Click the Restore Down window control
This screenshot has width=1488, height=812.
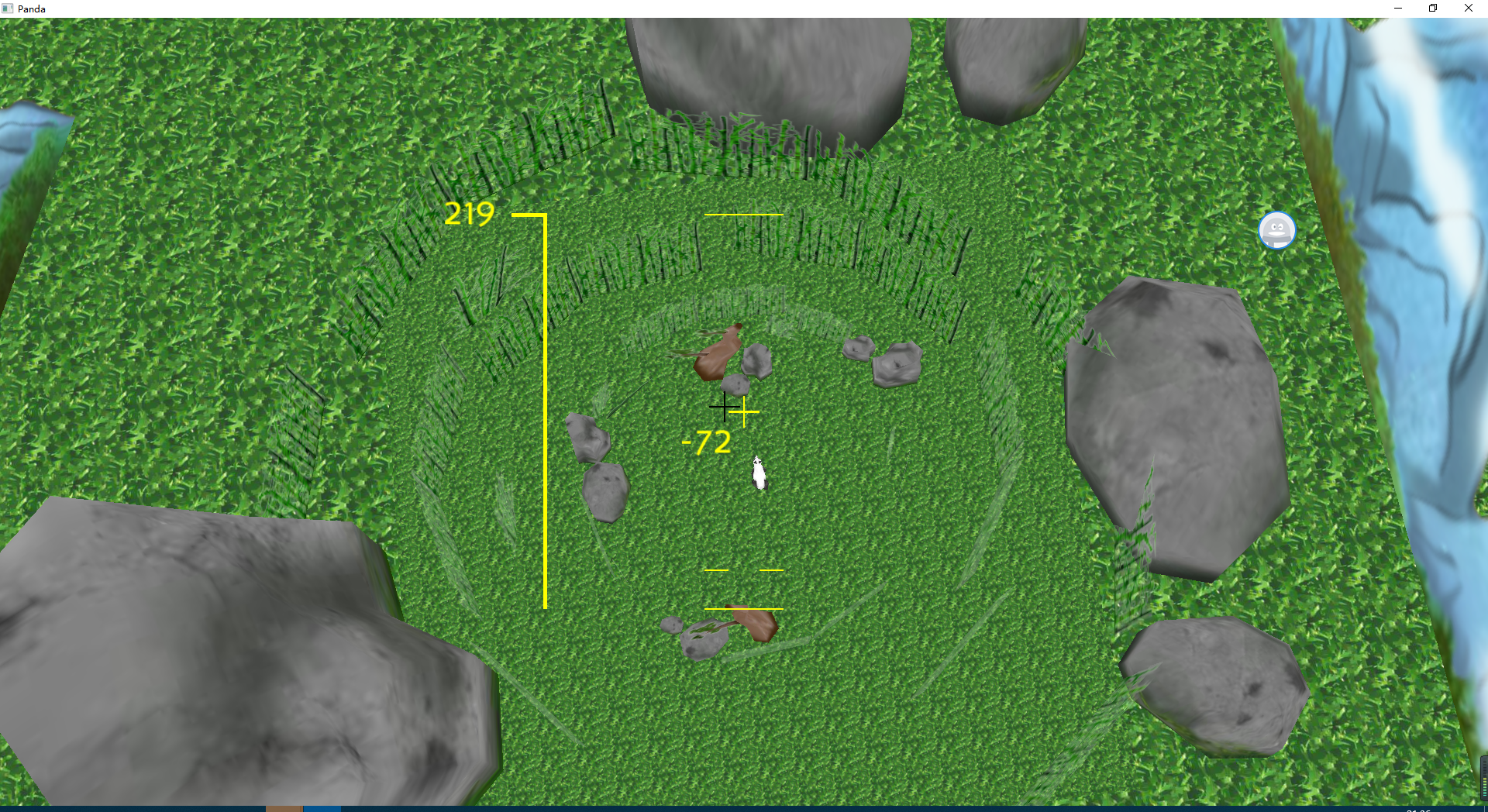[x=1433, y=8]
